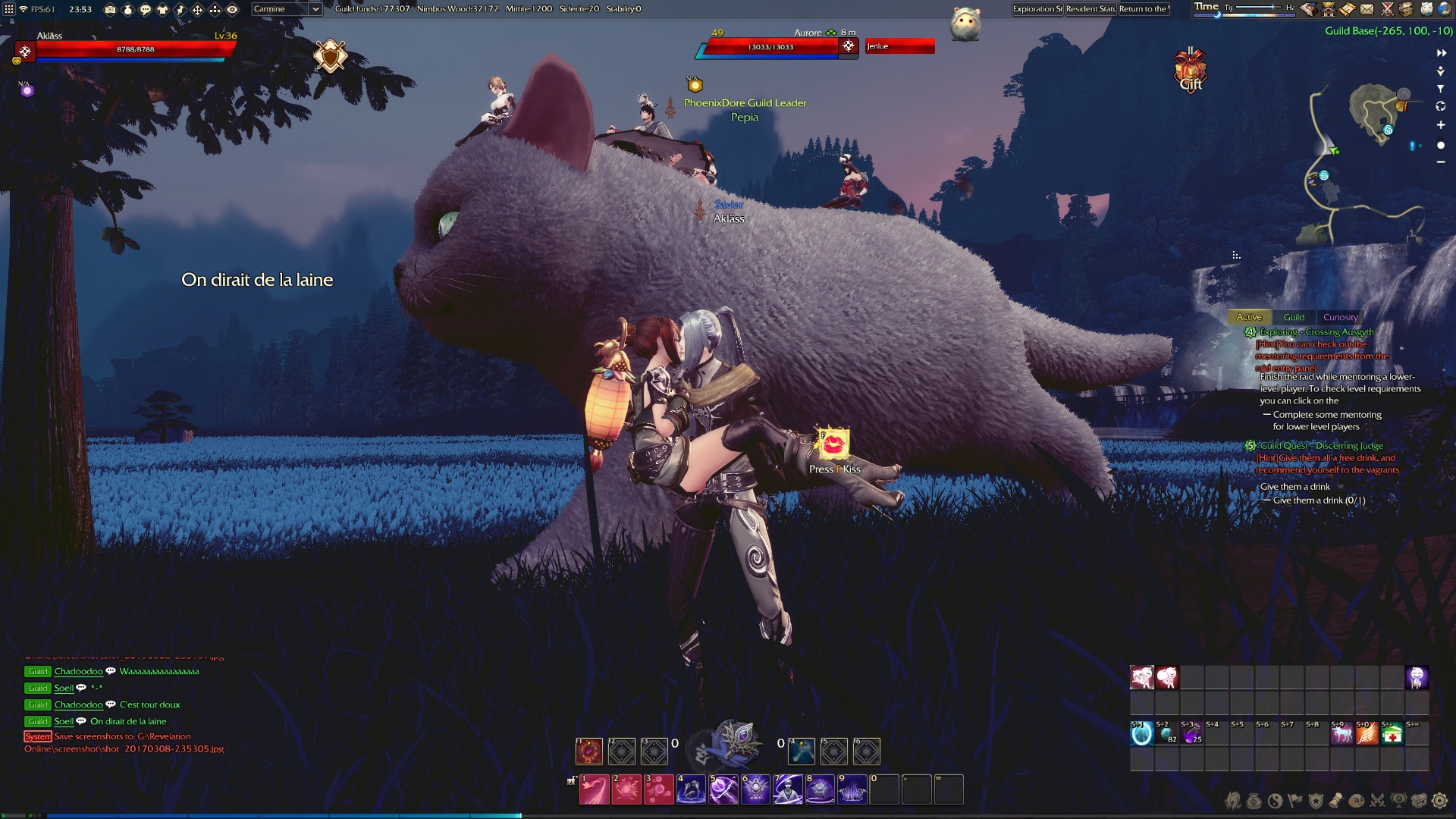The width and height of the screenshot is (1456, 819).
Task: Click the Exploration status button
Action: tap(1037, 9)
